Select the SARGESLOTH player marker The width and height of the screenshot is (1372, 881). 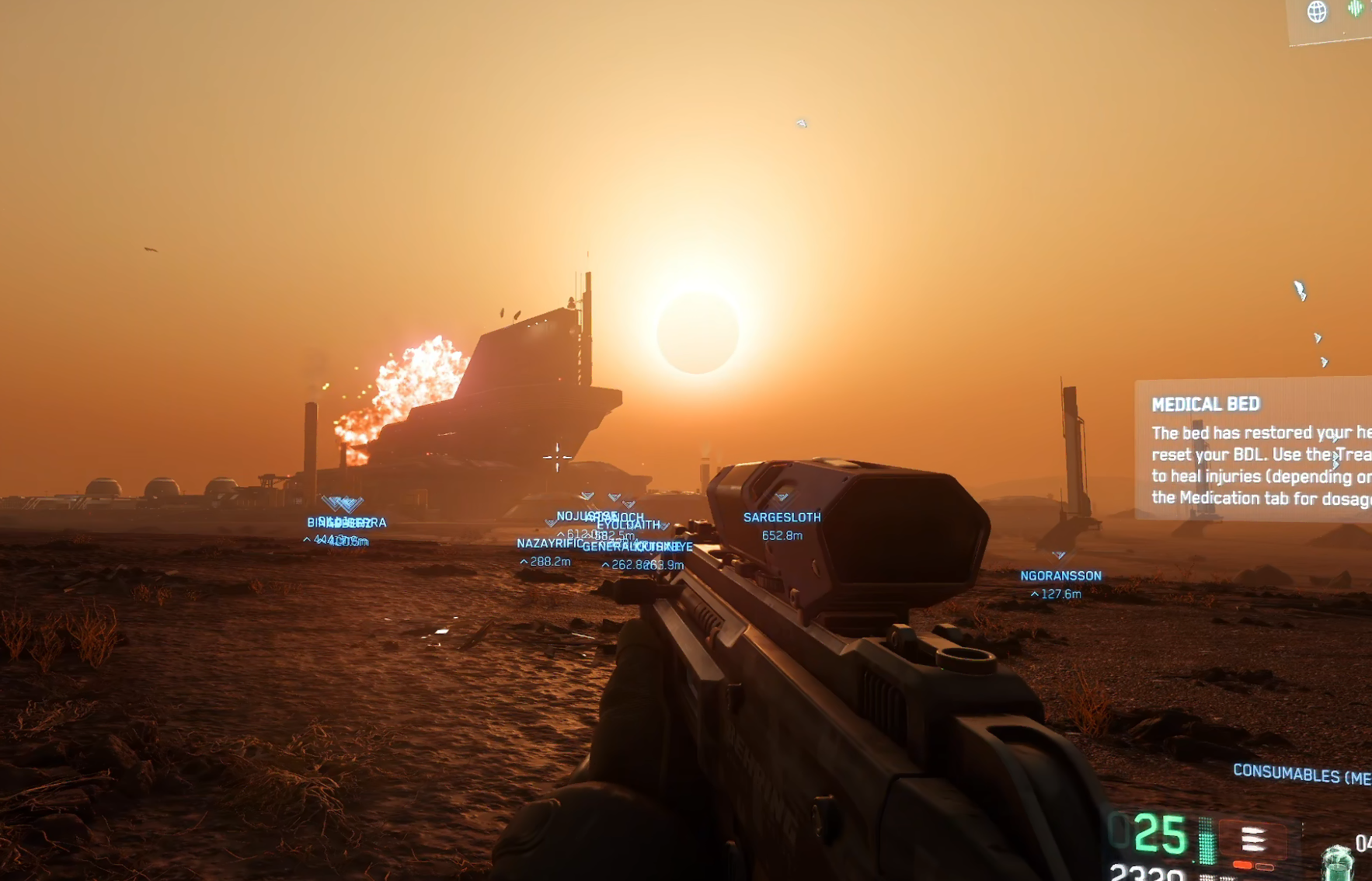782,517
